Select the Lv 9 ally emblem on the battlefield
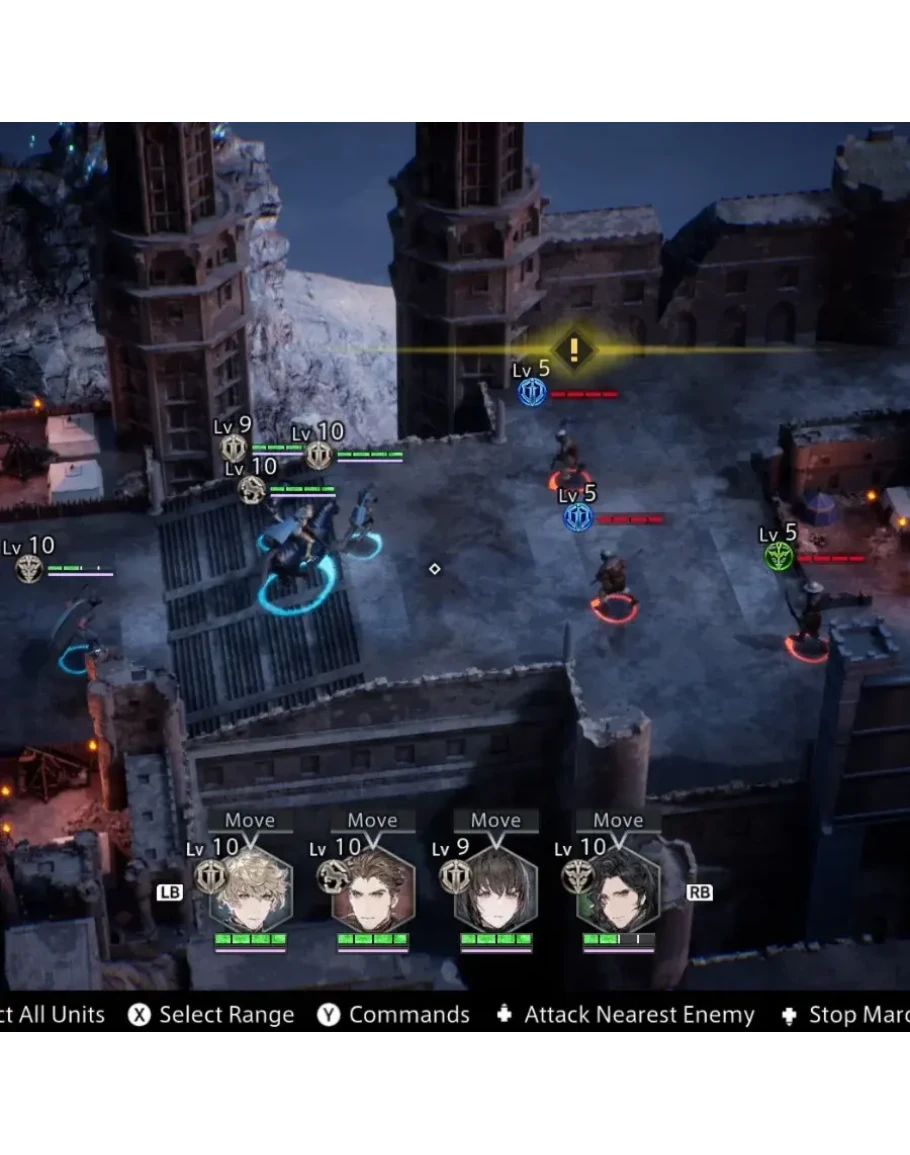The image size is (910, 1155). 234,447
